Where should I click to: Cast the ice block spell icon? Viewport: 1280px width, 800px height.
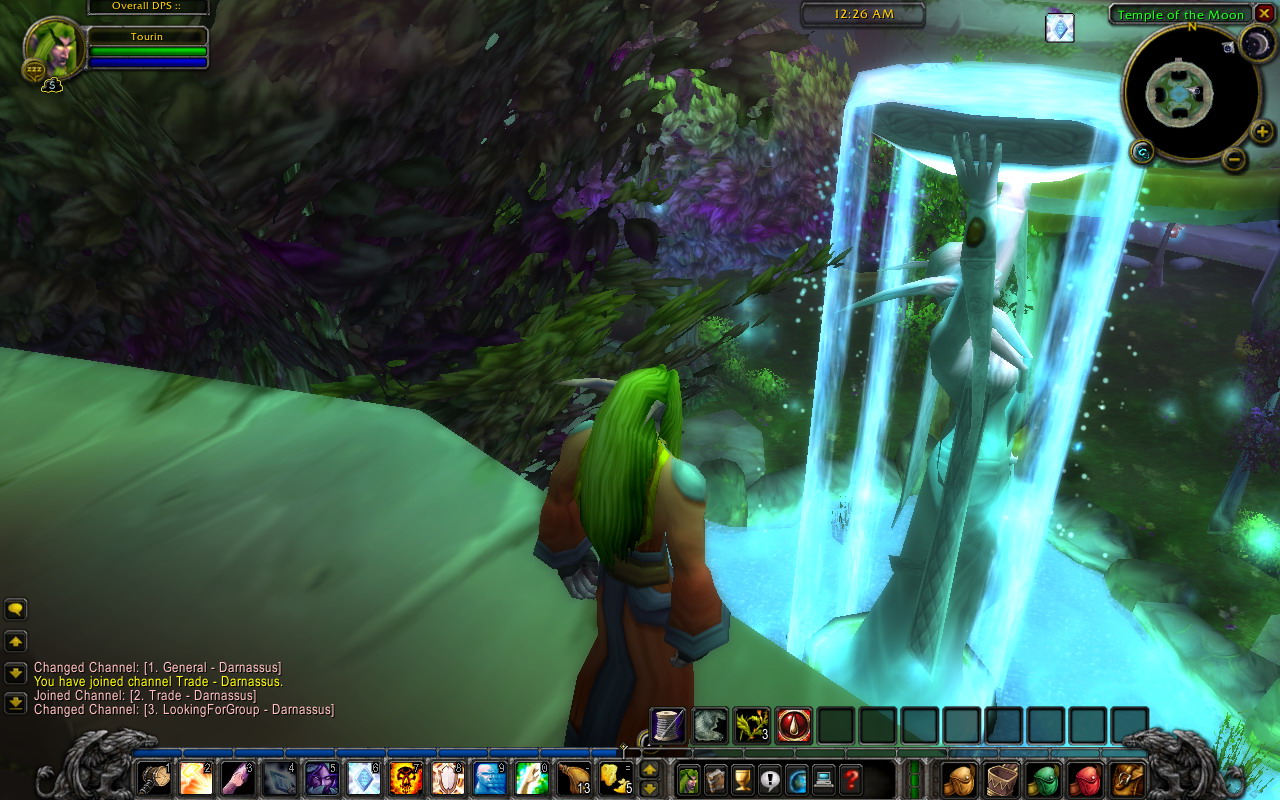point(363,777)
